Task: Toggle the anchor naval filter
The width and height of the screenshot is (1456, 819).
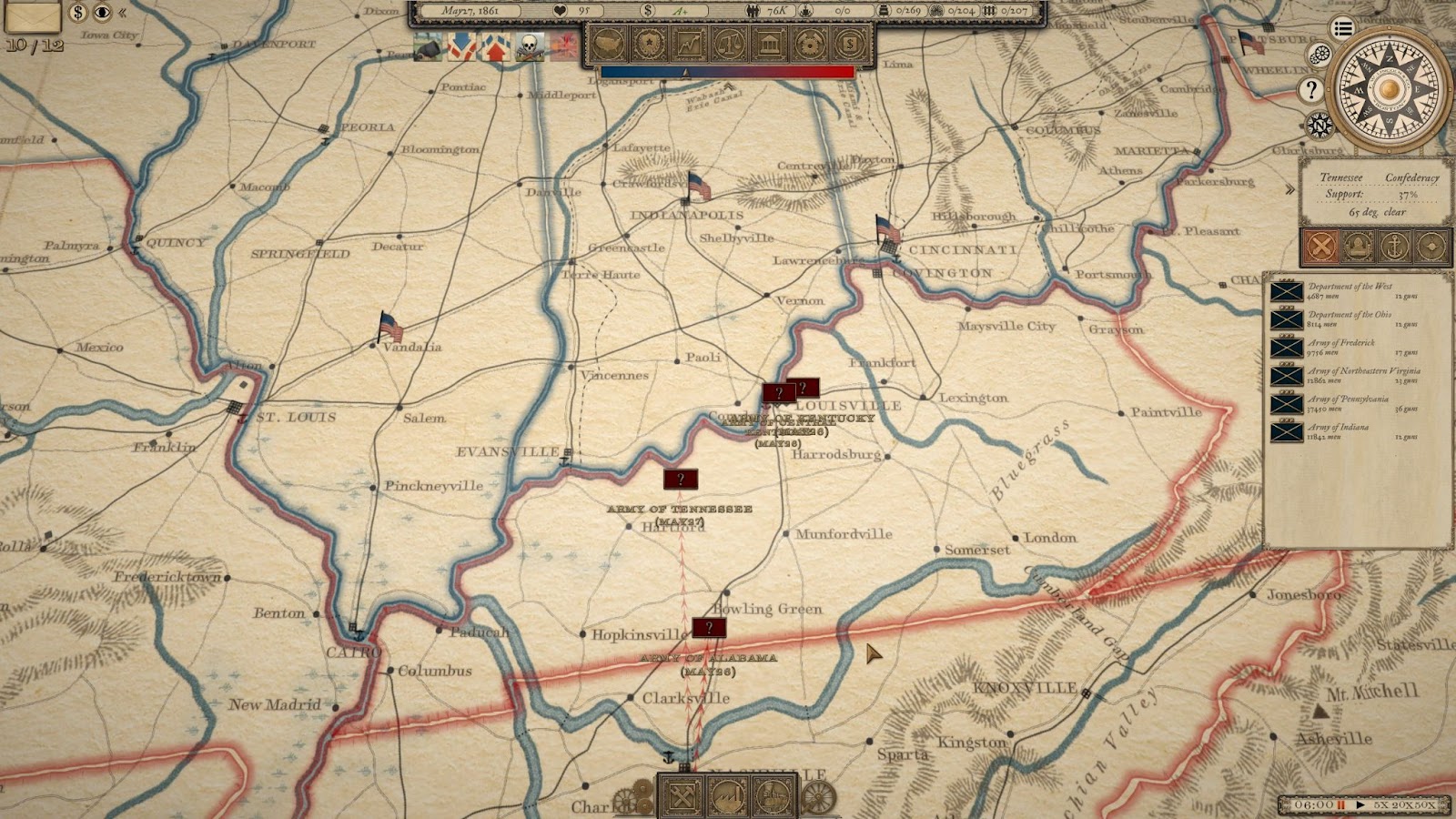Action: (1394, 246)
